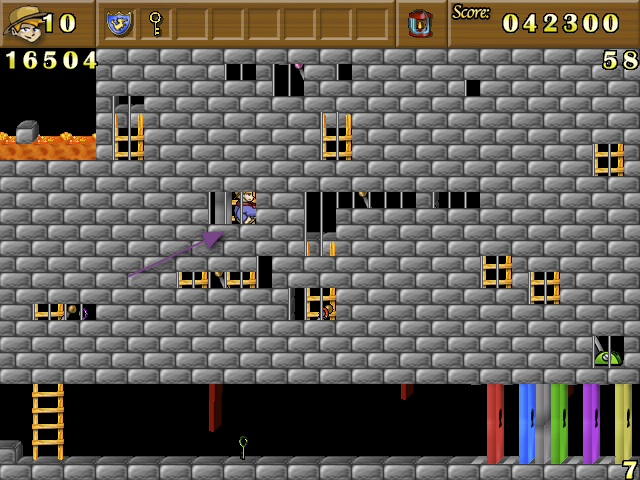Select the key in the inventory bar
Screen dimensions: 640x480
click(155, 22)
